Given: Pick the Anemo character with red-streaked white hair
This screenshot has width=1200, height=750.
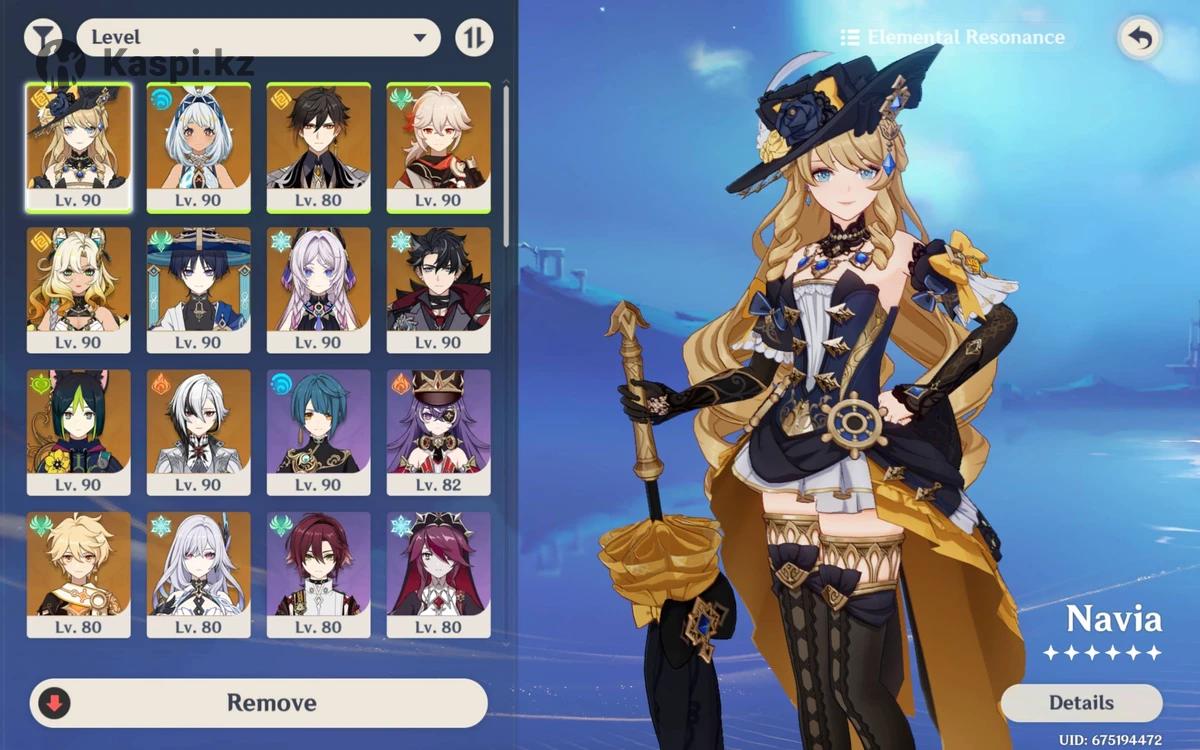Looking at the screenshot, I should (x=438, y=147).
